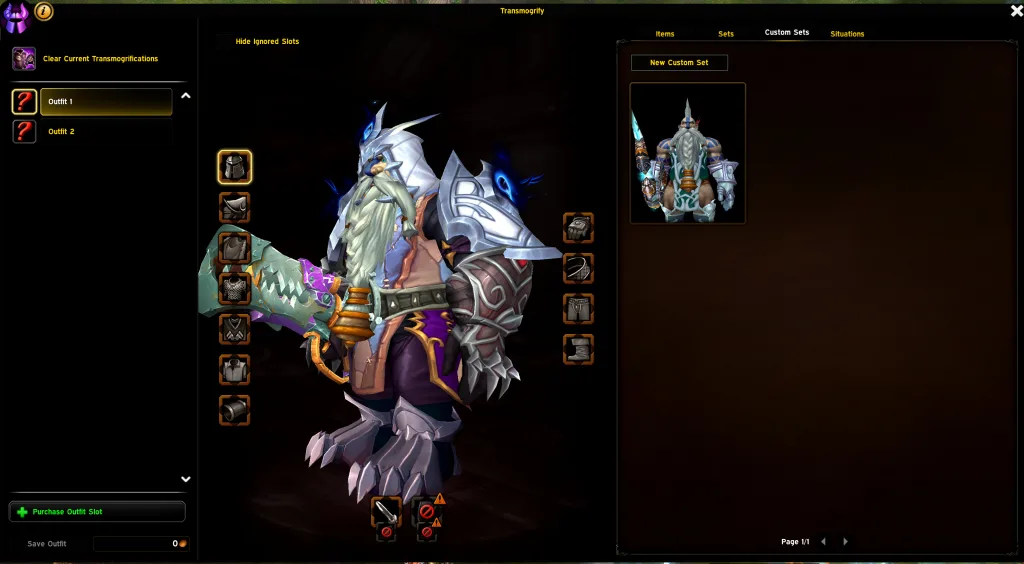
Task: Select the chainmail chest slot
Action: click(x=235, y=289)
